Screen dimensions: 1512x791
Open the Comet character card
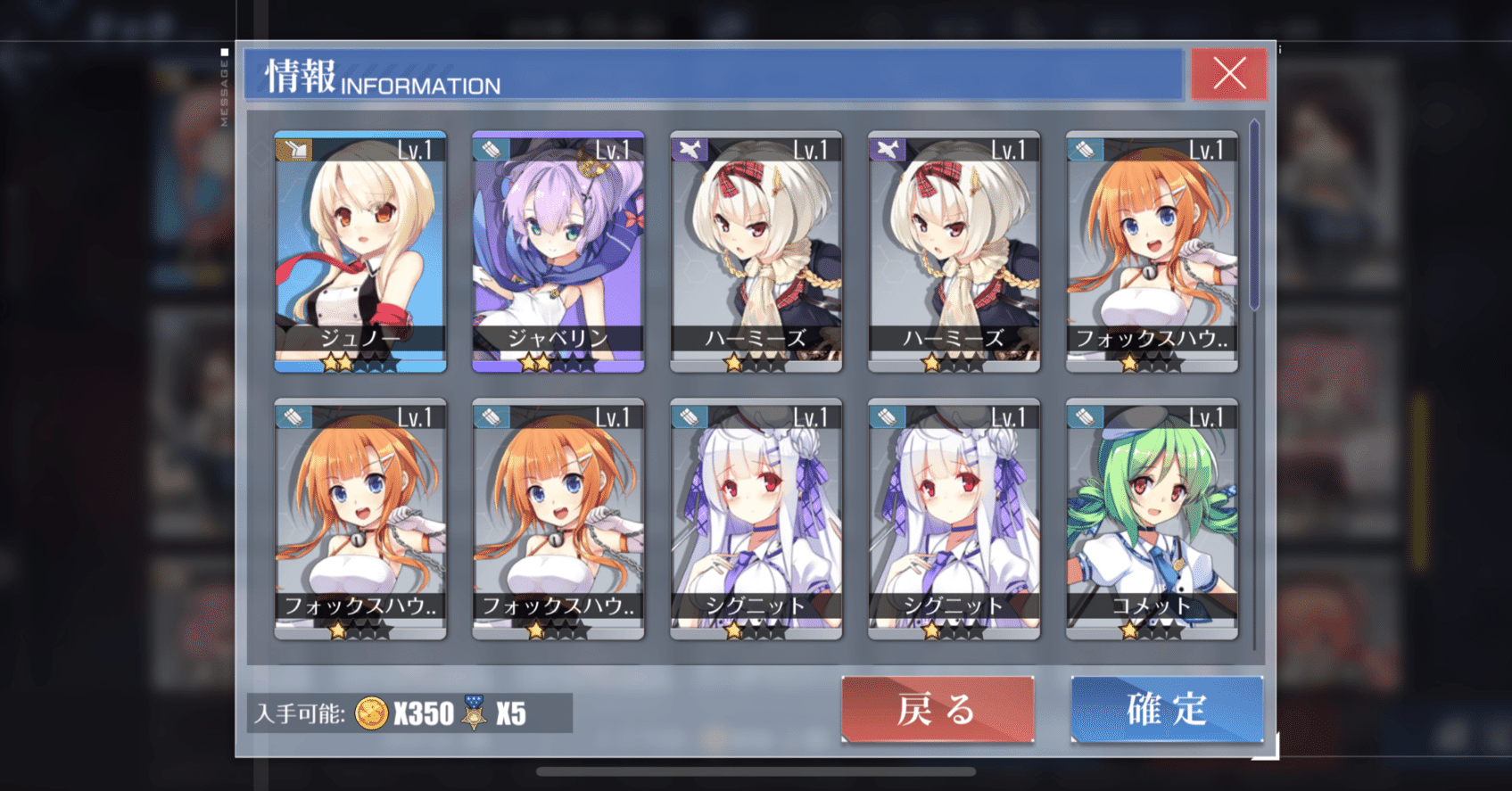click(1151, 522)
